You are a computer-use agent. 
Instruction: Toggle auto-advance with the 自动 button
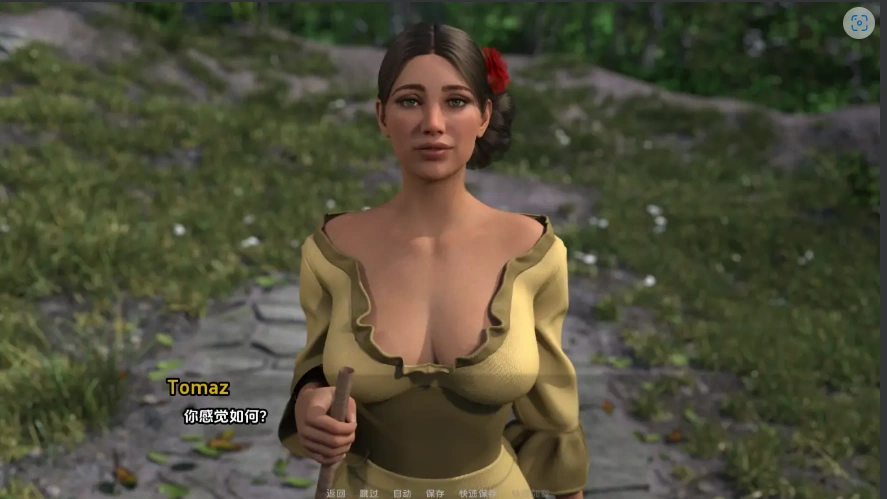(402, 493)
